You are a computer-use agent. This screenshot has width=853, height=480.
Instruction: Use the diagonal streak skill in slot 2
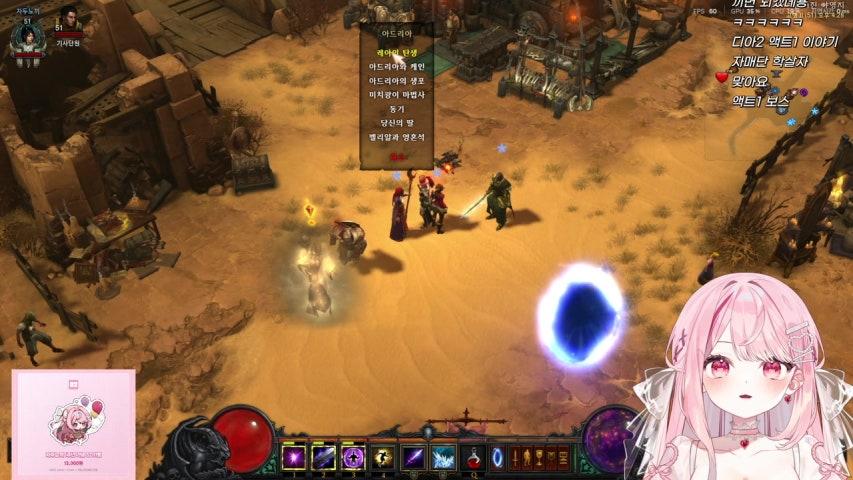coord(324,458)
